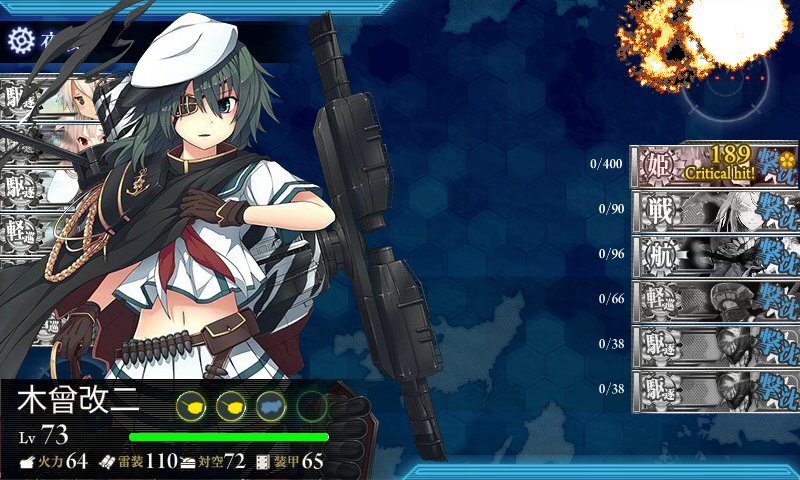Select the Princess (姫) enemy card

715,166
